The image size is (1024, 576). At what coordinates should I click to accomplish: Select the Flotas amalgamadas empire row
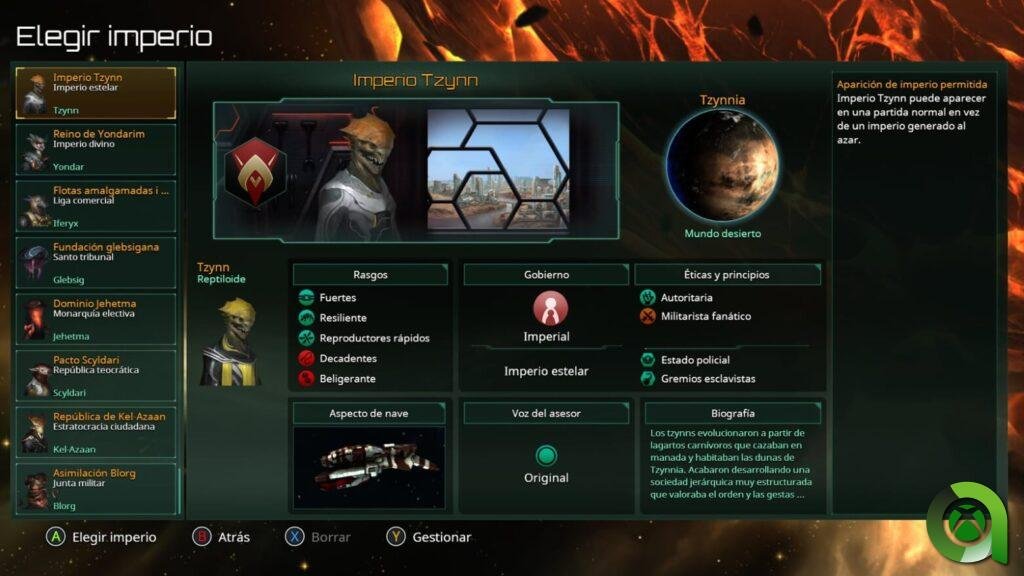pos(95,206)
